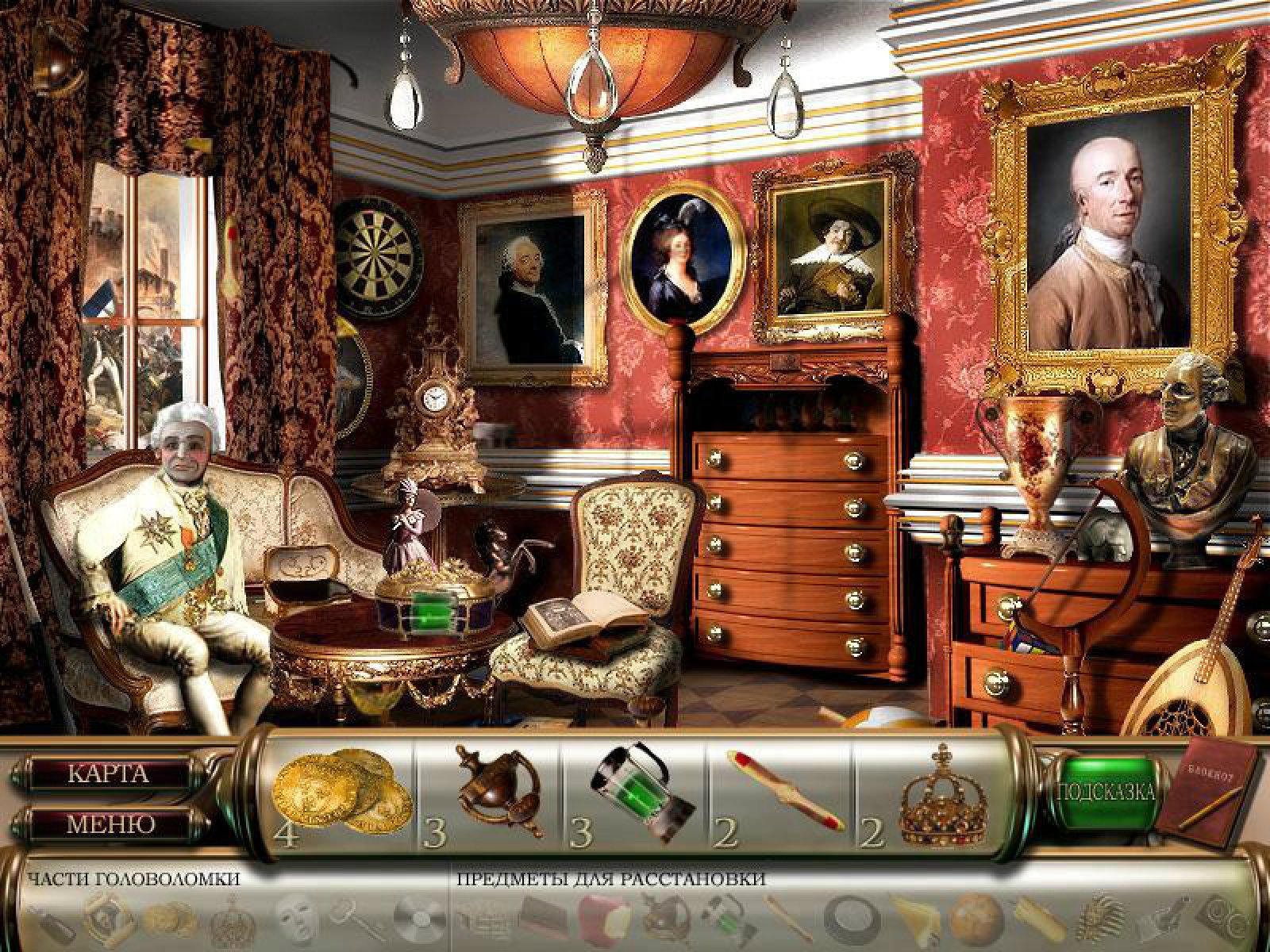Select the gold coins list item
This screenshot has width=1270, height=952.
click(340, 793)
